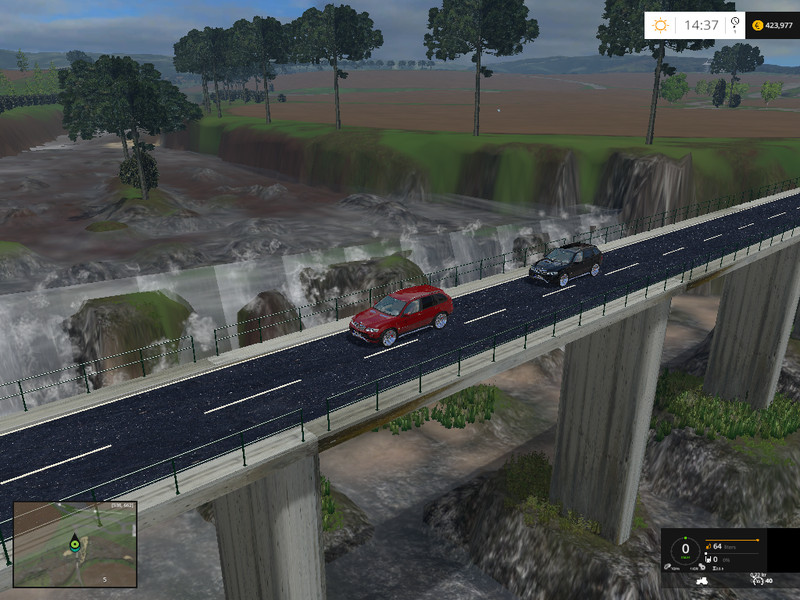Select the sun weather icon
Screen dimensions: 800x600
(663, 25)
